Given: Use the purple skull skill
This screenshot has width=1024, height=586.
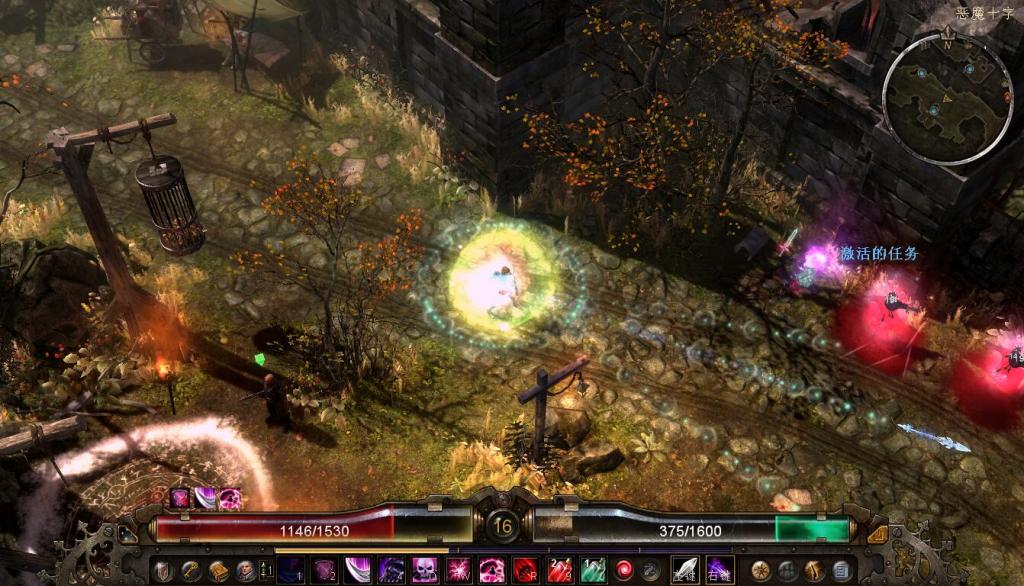Looking at the screenshot, I should click(x=424, y=571).
